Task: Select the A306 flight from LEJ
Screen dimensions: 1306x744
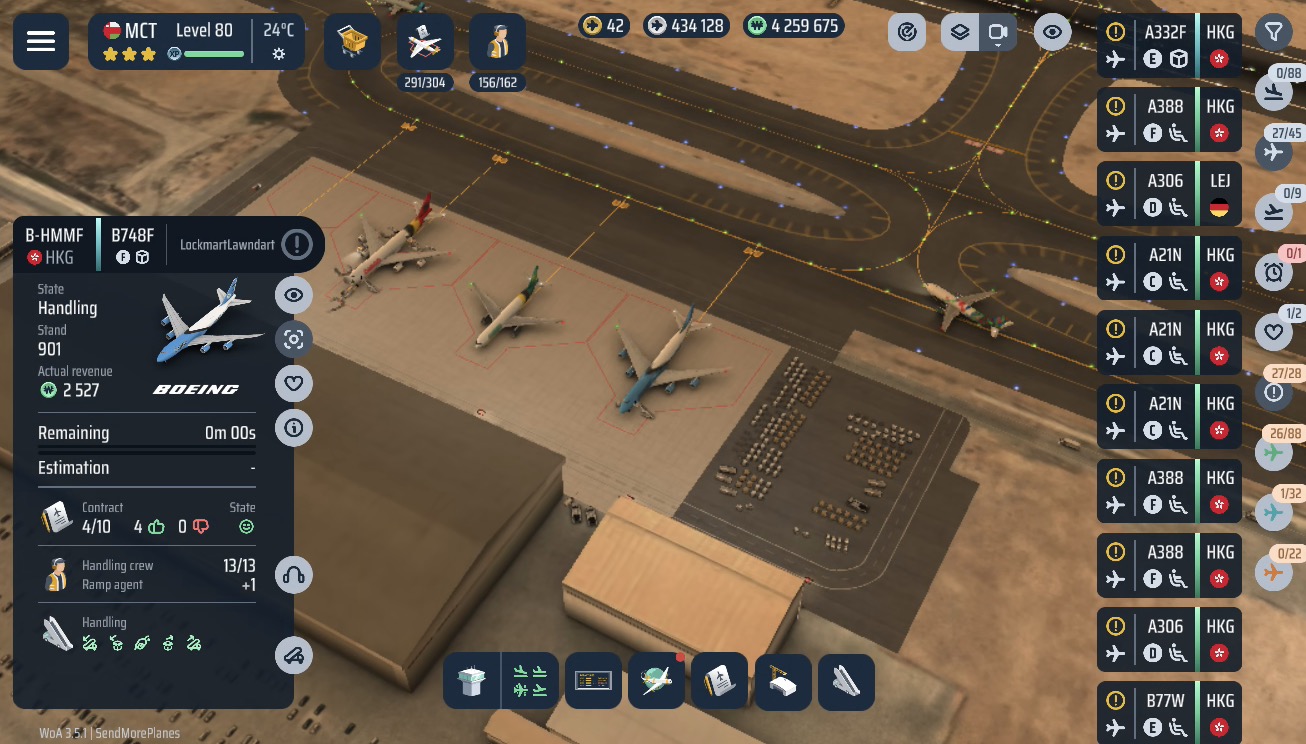Action: pos(1169,194)
